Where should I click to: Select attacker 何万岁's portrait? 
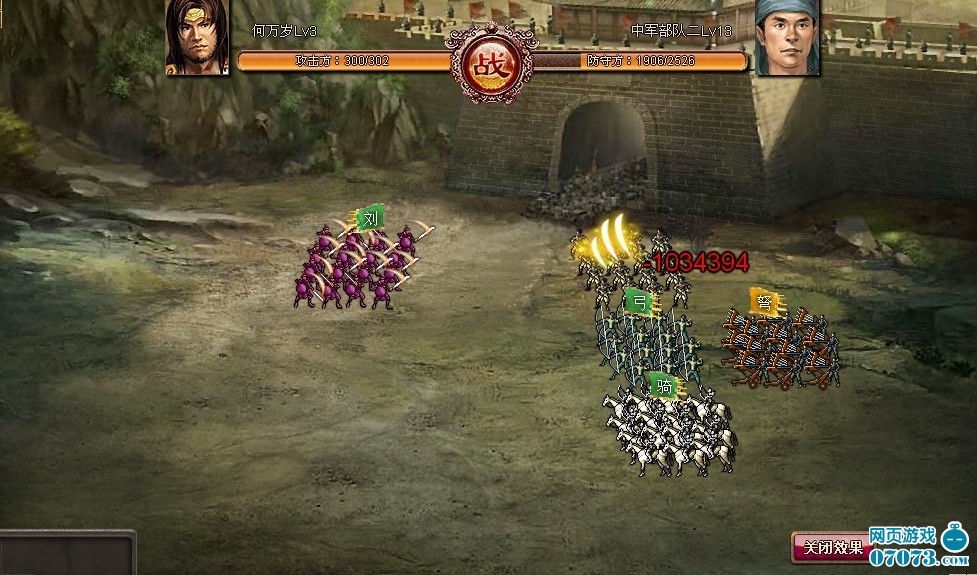(197, 37)
